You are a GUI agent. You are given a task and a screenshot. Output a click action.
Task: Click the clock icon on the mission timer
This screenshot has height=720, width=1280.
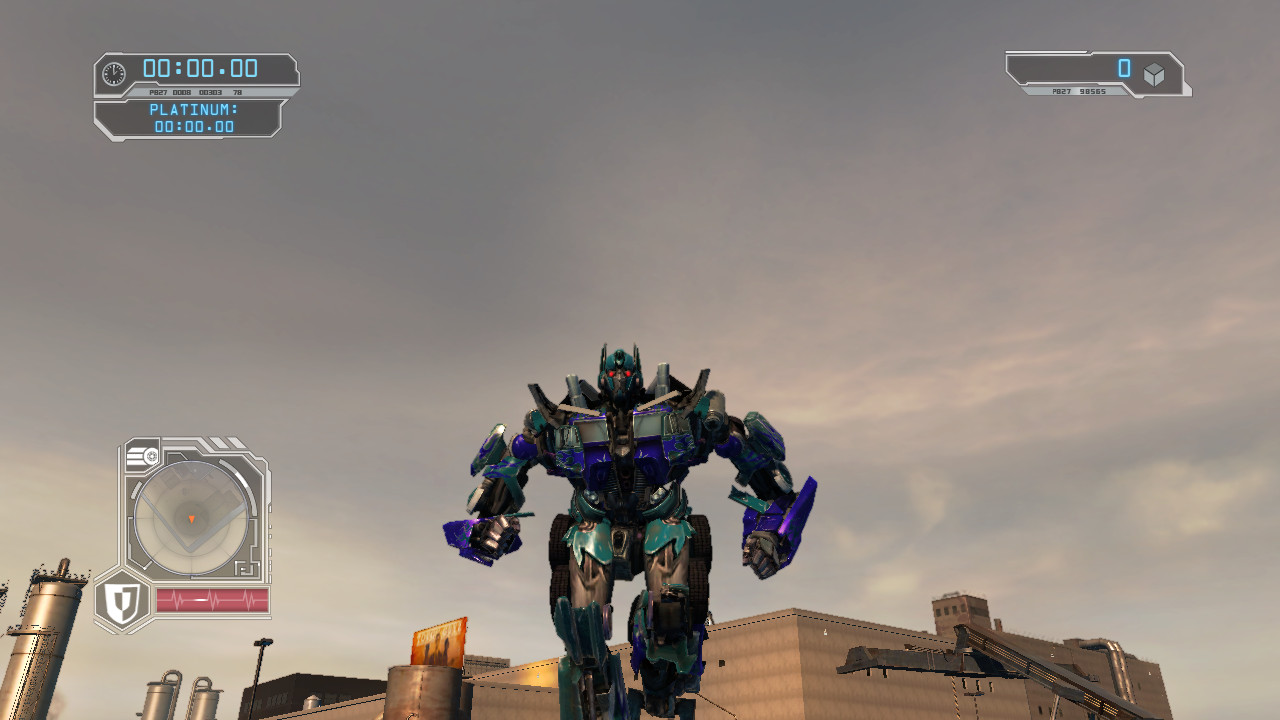click(114, 70)
